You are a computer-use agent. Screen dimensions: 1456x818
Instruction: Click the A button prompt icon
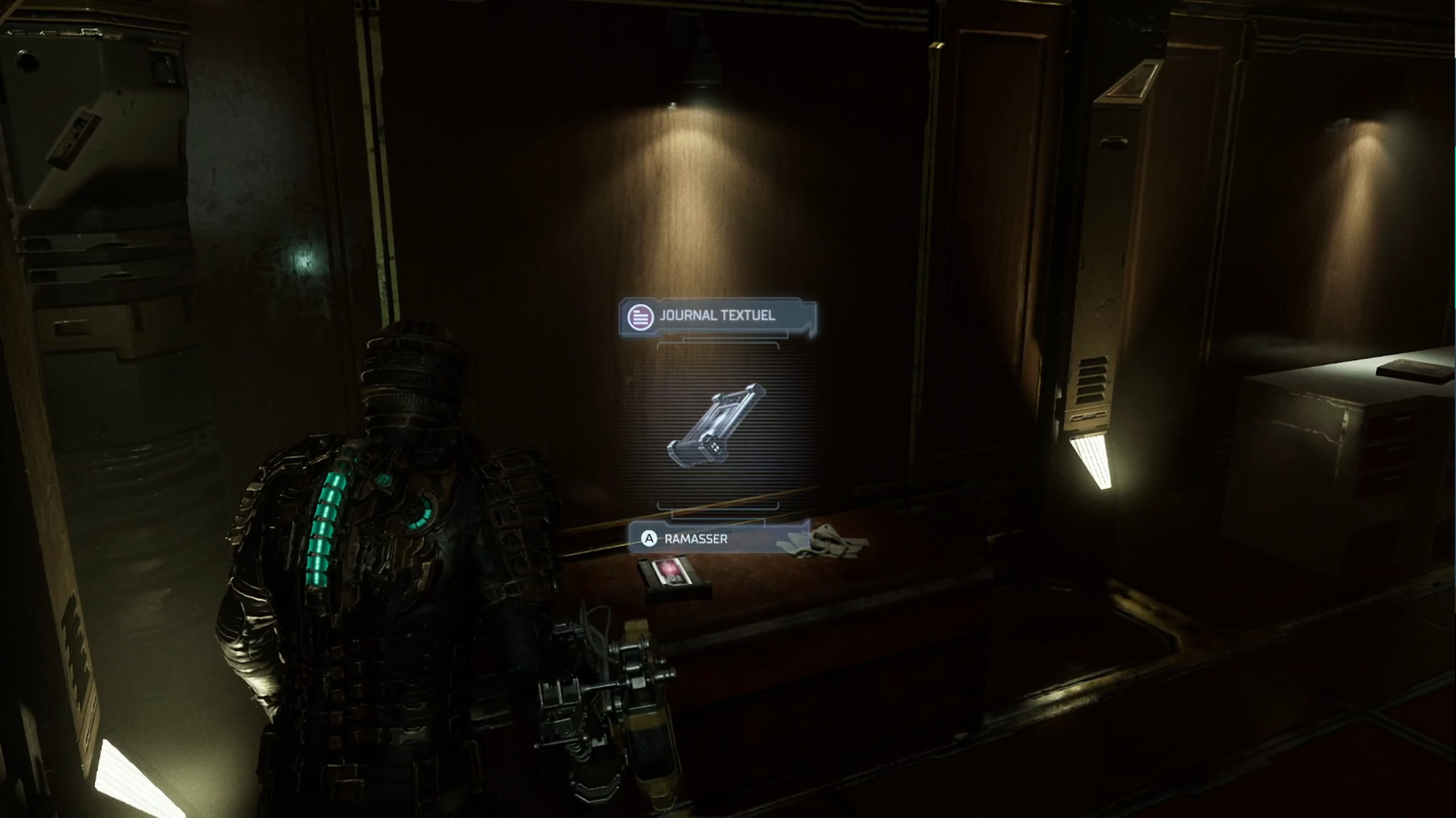coord(650,538)
